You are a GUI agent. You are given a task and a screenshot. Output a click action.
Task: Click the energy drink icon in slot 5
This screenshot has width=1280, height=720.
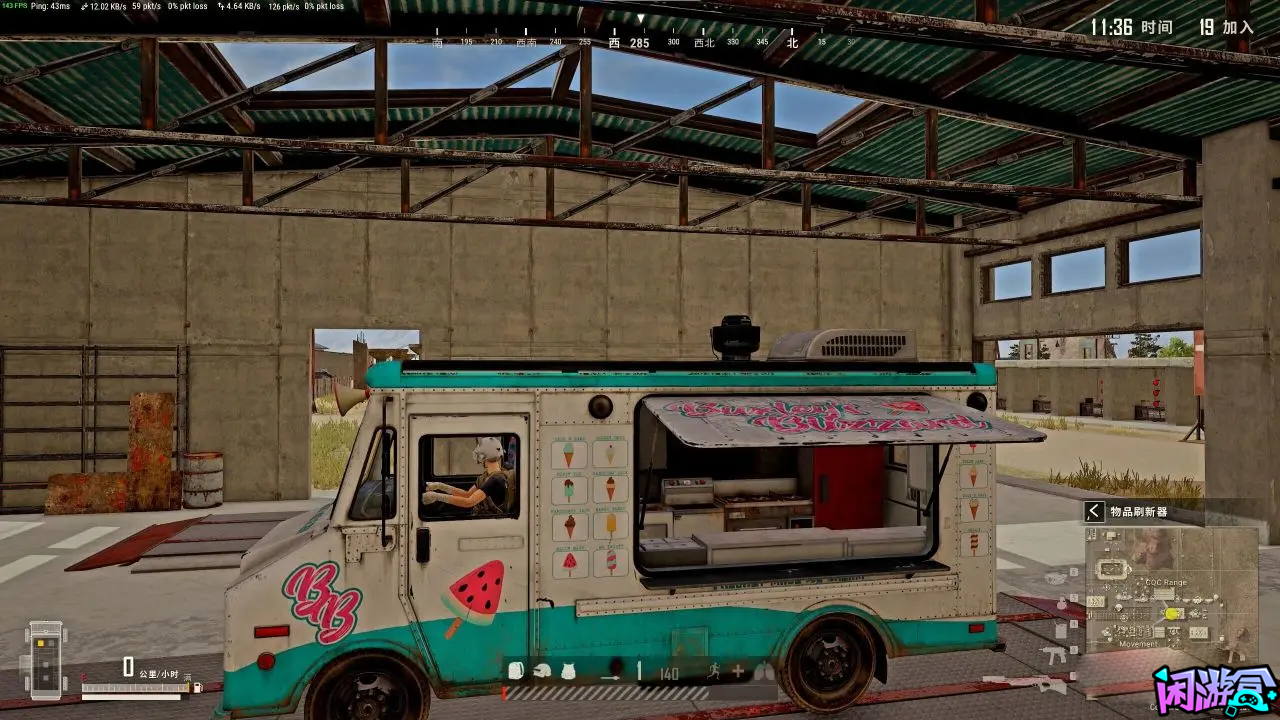[1061, 602]
